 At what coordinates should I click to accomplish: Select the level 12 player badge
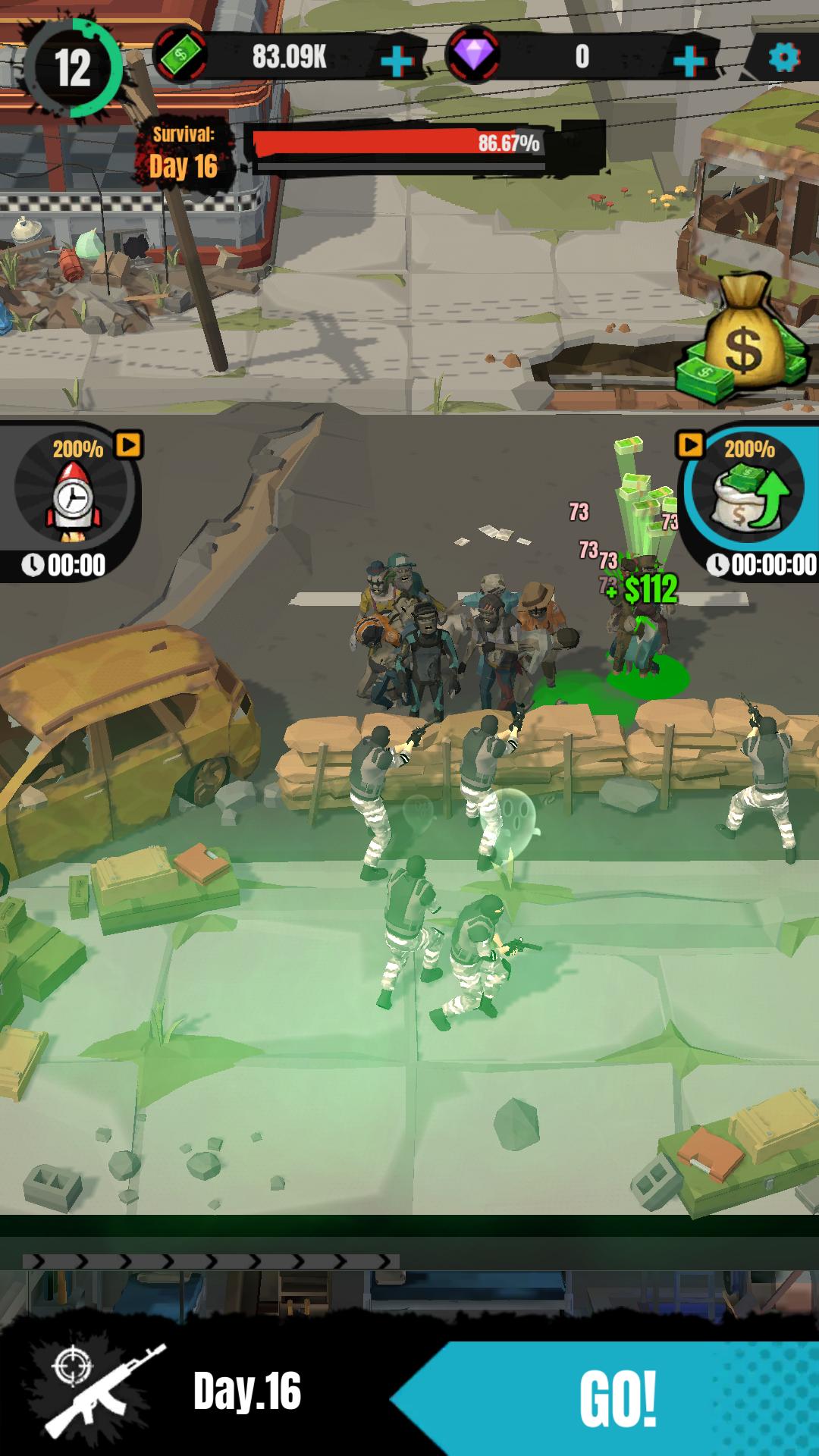point(74,68)
